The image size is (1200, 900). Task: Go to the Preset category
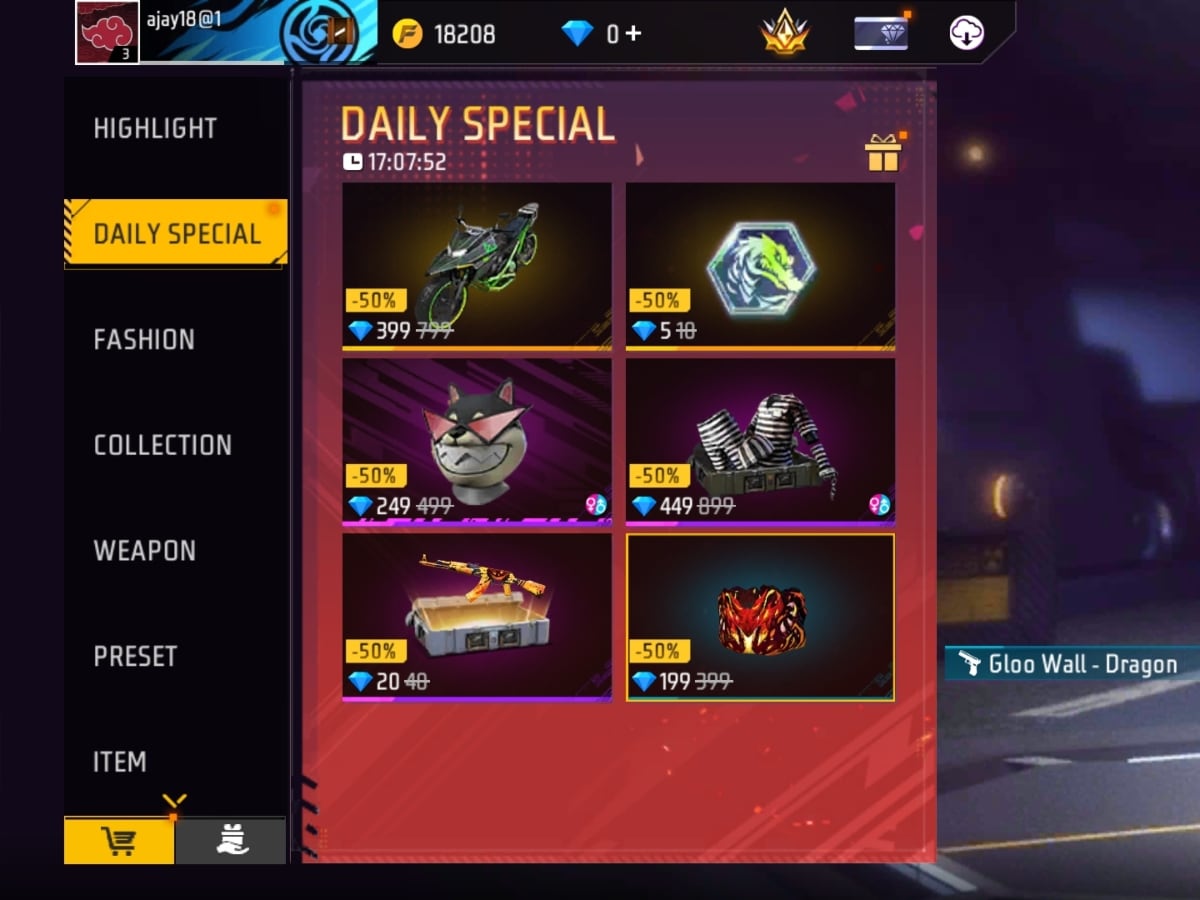click(x=135, y=656)
